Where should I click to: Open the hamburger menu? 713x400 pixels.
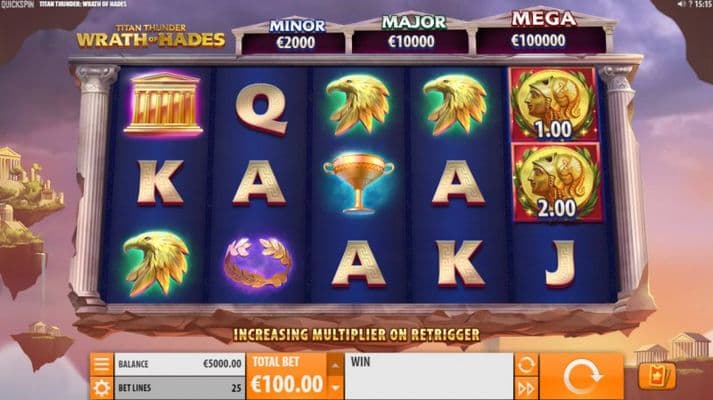[101, 364]
